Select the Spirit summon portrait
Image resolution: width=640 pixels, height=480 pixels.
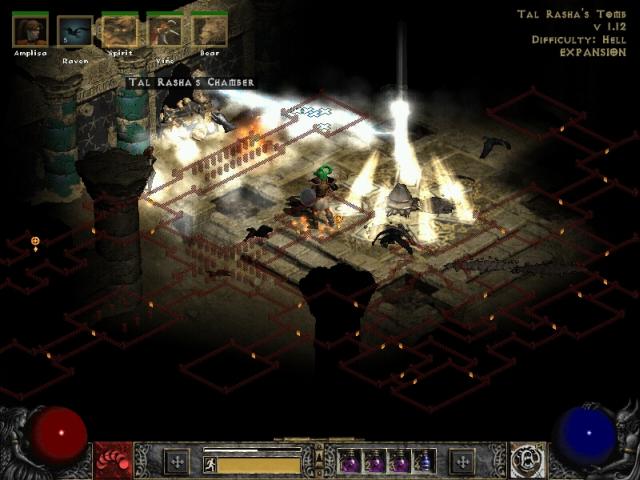[x=120, y=32]
